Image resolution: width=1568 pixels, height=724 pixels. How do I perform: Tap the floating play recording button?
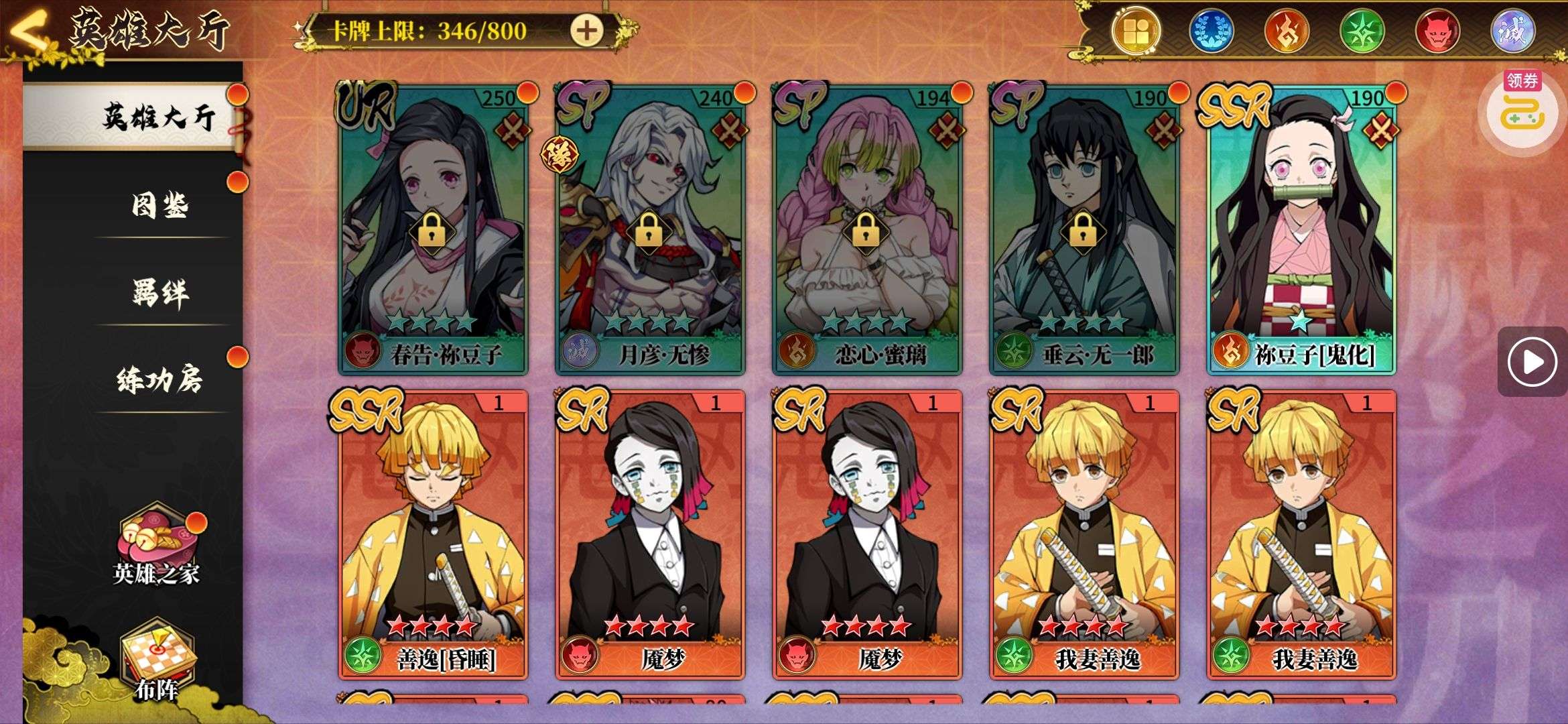[x=1532, y=362]
